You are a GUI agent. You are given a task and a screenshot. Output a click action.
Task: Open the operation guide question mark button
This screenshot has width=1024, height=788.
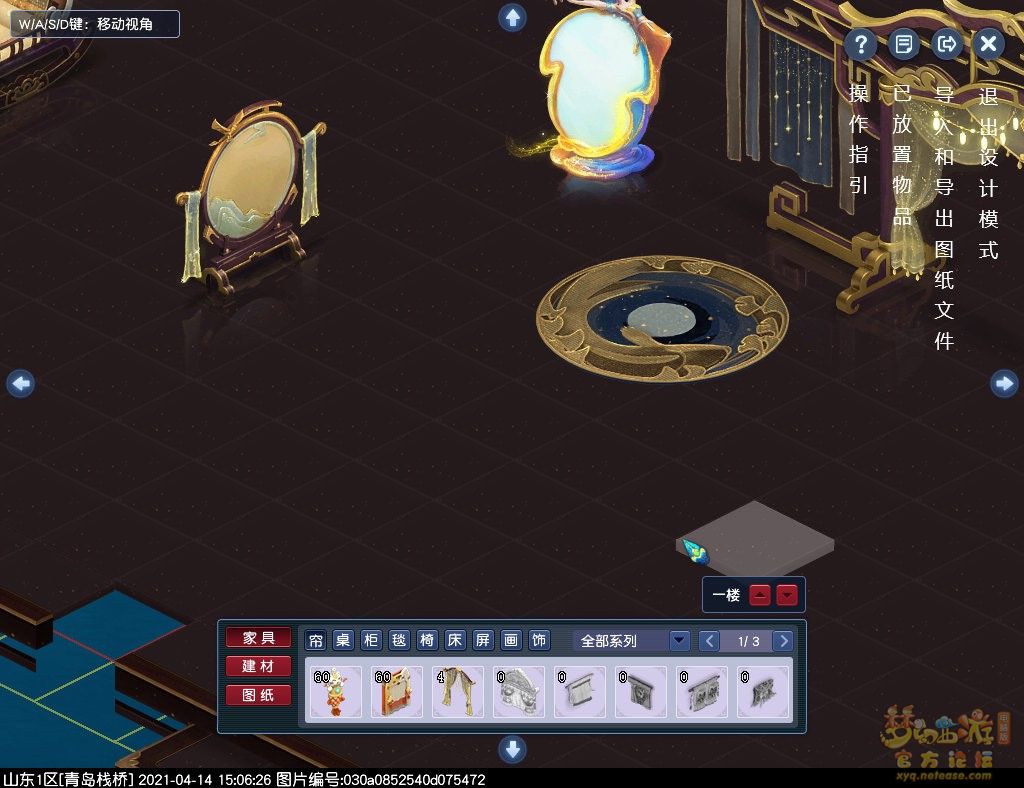(x=860, y=44)
